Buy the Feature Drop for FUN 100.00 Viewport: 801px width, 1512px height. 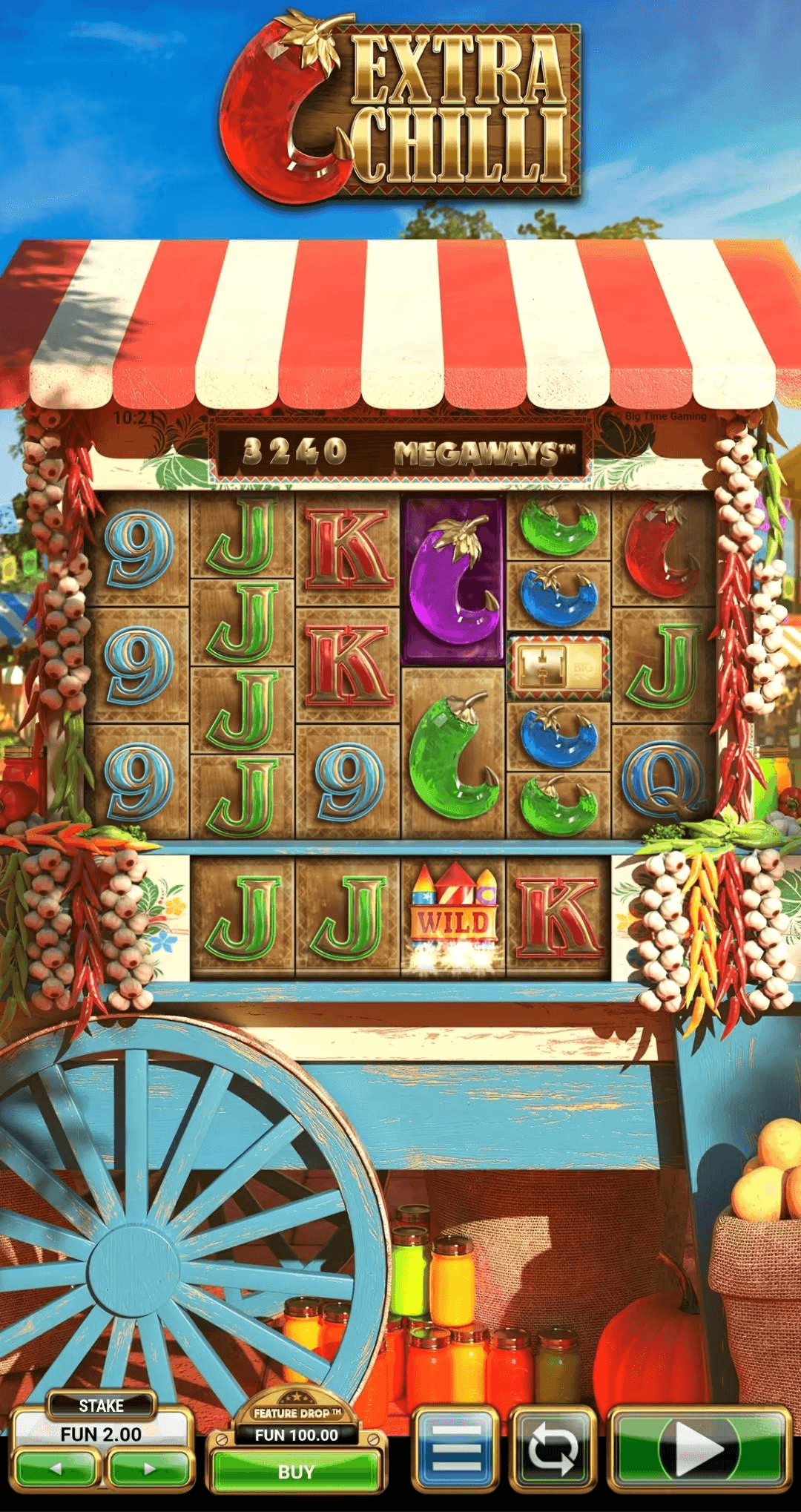coord(296,1471)
